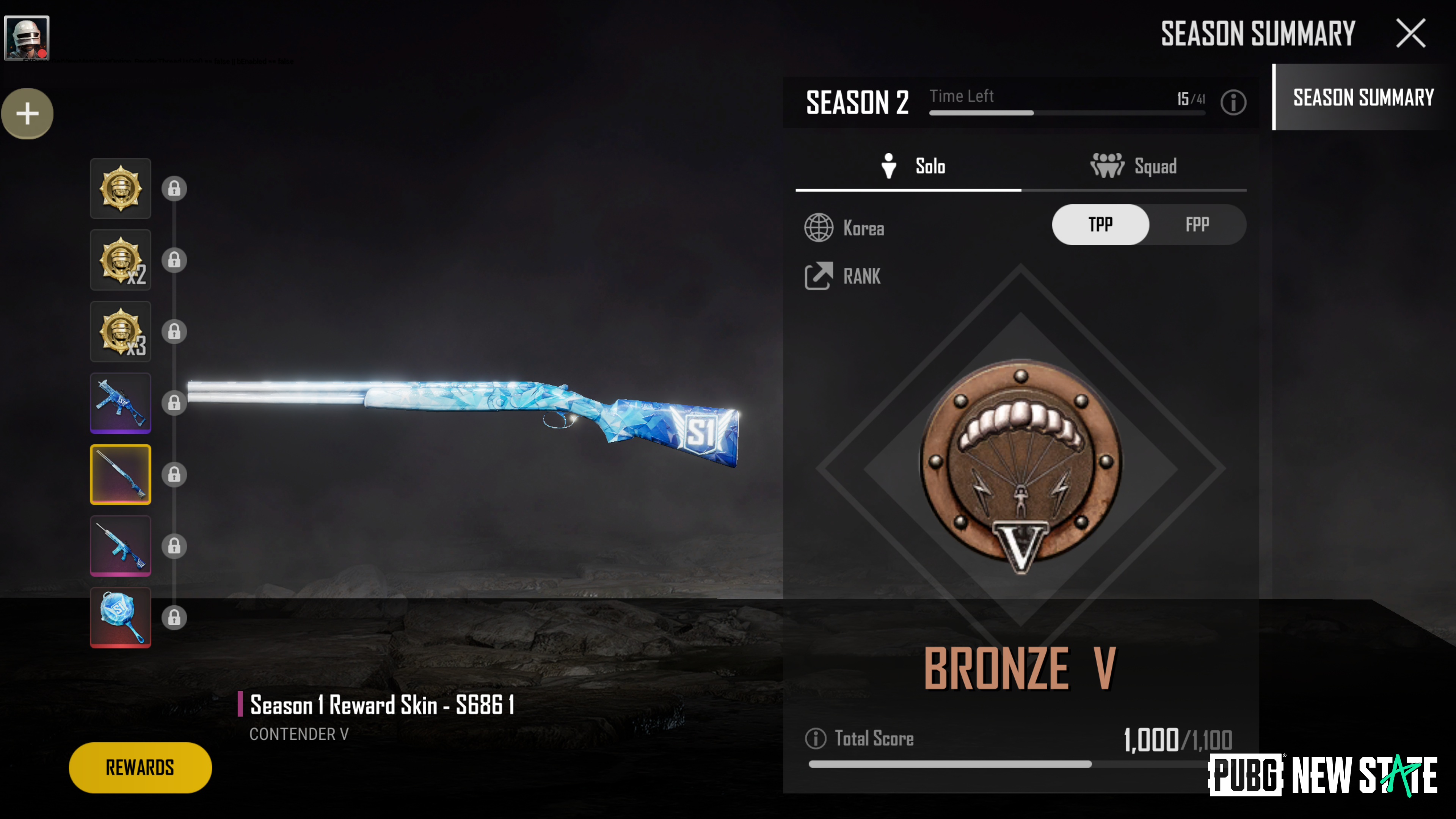Open the player profile avatar
This screenshot has height=819, width=1456.
(27, 37)
